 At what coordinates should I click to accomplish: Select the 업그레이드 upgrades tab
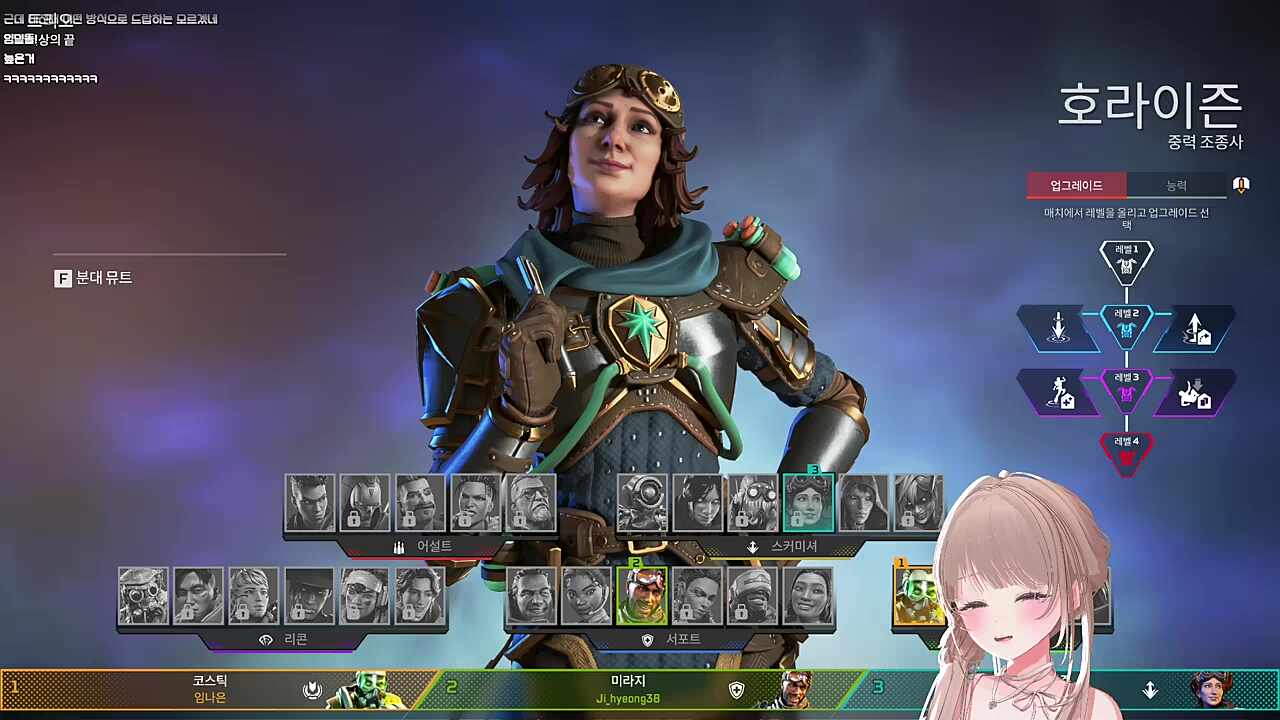(1076, 186)
